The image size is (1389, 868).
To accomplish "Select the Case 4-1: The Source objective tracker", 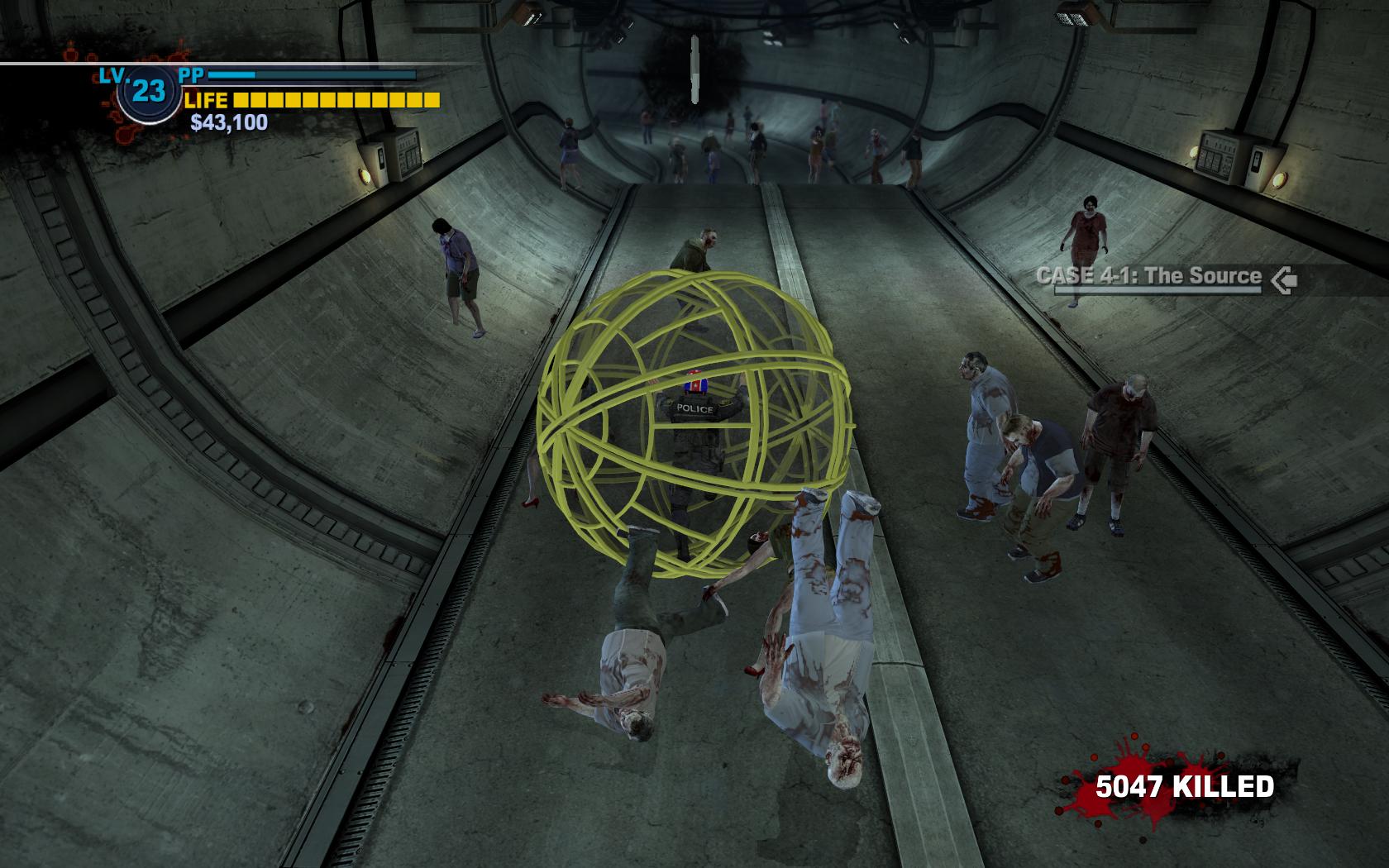I will point(1149,277).
